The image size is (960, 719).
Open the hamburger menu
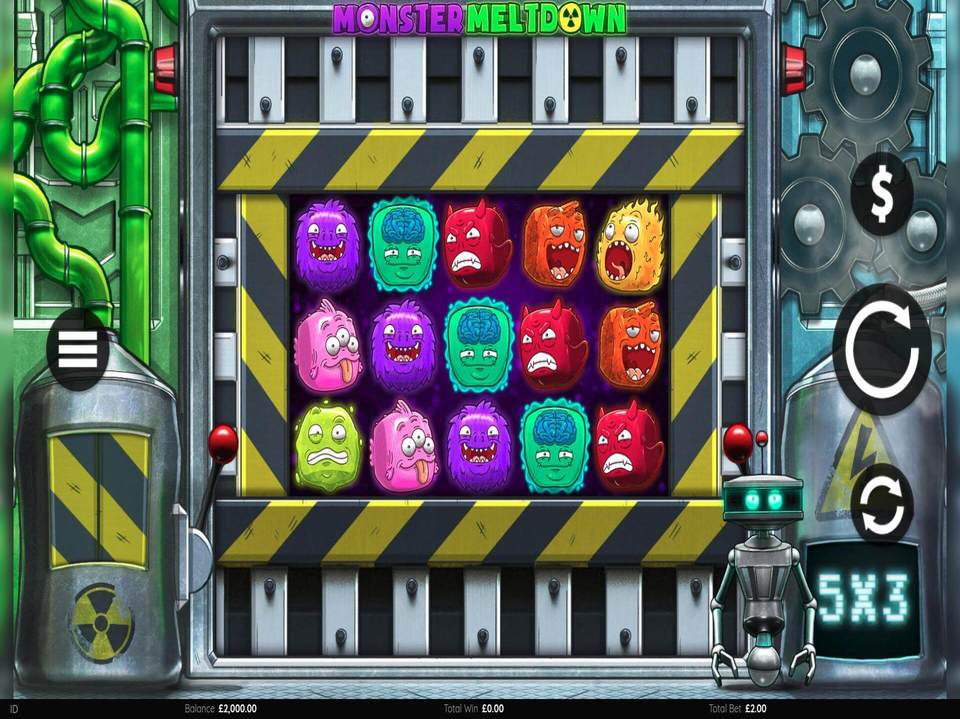pyautogui.click(x=78, y=349)
